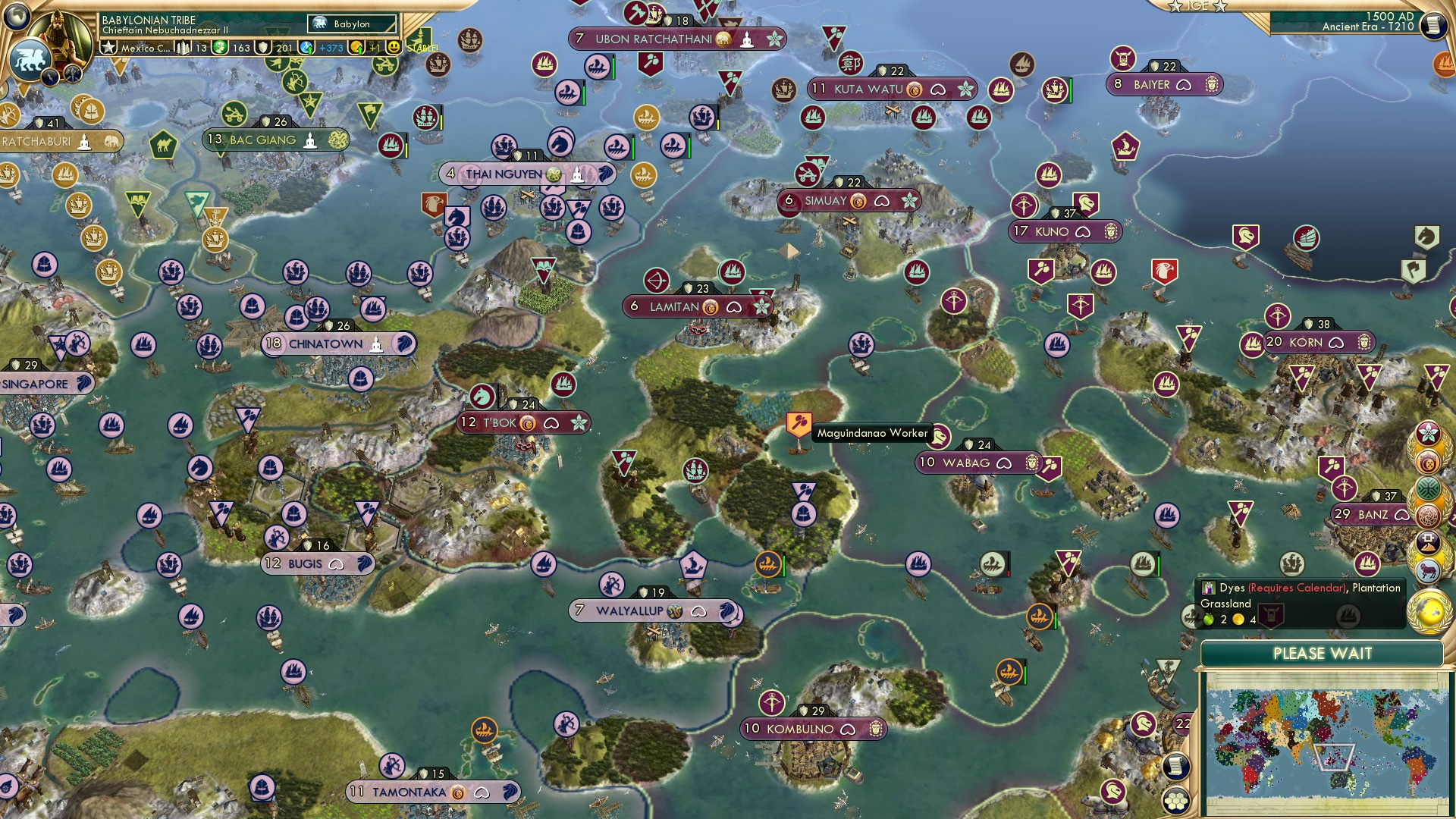
Task: Click the cloud icon on the Wabag banner
Action: (x=1005, y=463)
